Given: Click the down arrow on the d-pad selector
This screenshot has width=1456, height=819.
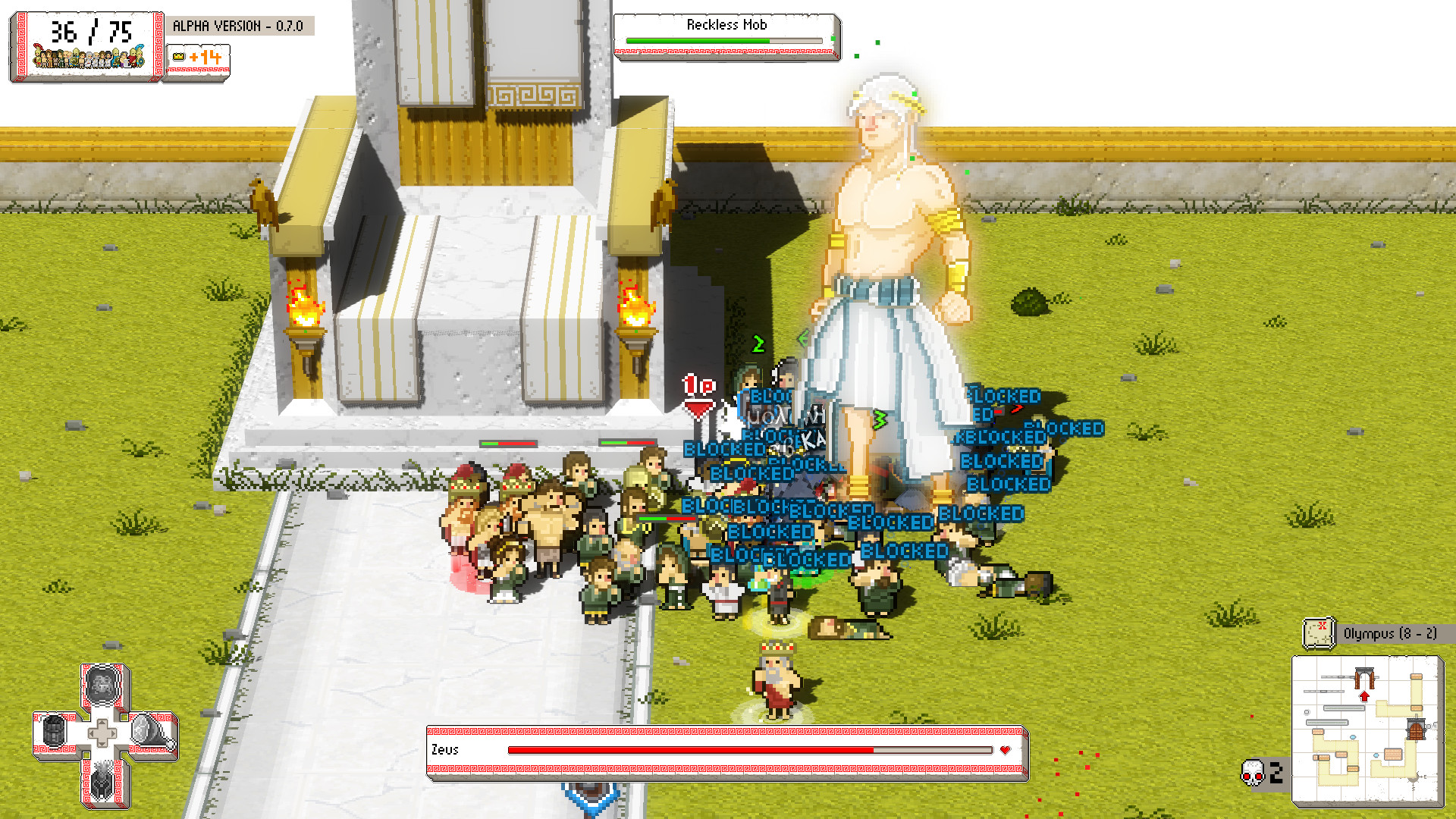Looking at the screenshot, I should tap(102, 745).
